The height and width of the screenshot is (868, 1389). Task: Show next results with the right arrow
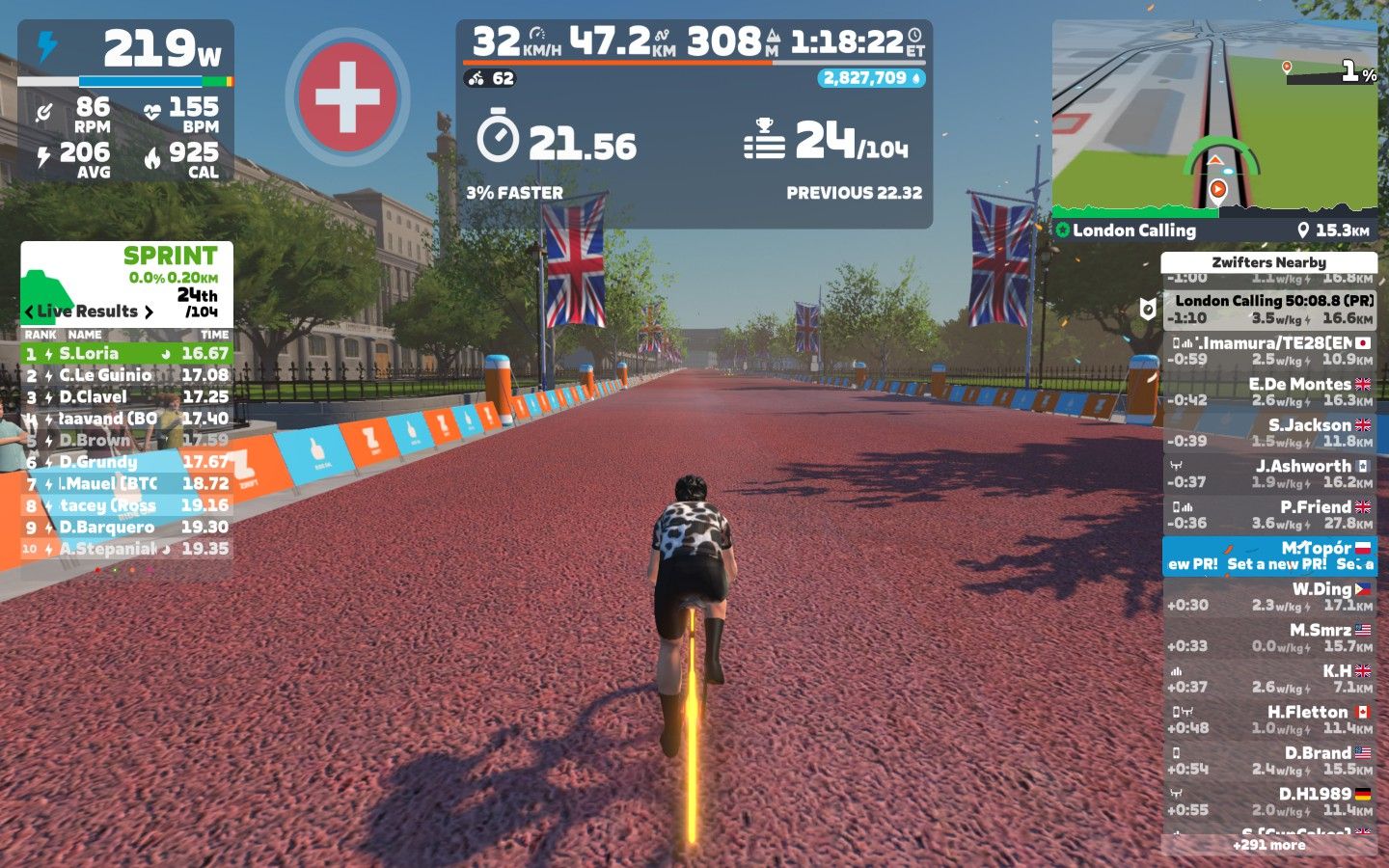[x=149, y=312]
